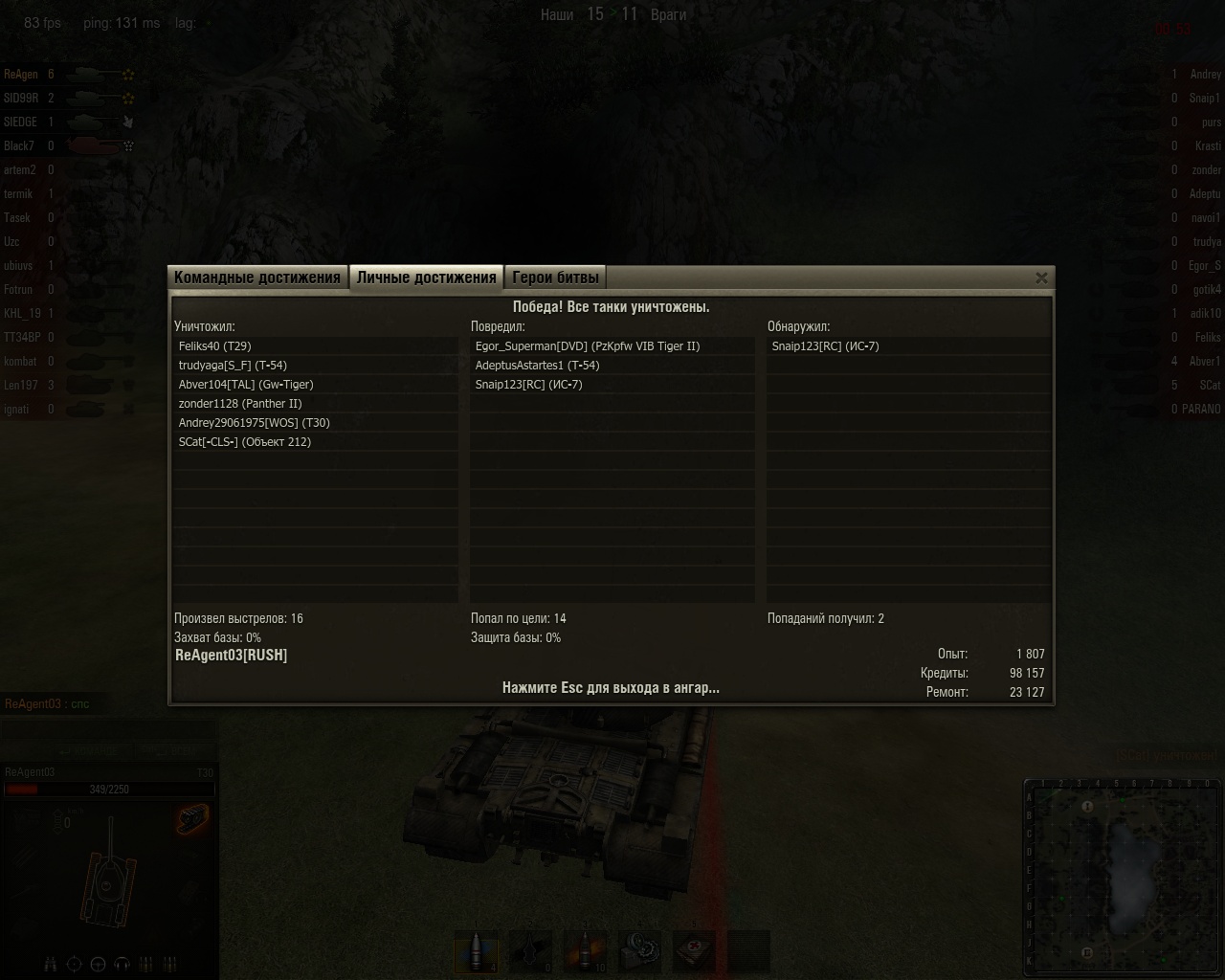
Task: Click SID99R in the allied team list
Action: (21, 98)
